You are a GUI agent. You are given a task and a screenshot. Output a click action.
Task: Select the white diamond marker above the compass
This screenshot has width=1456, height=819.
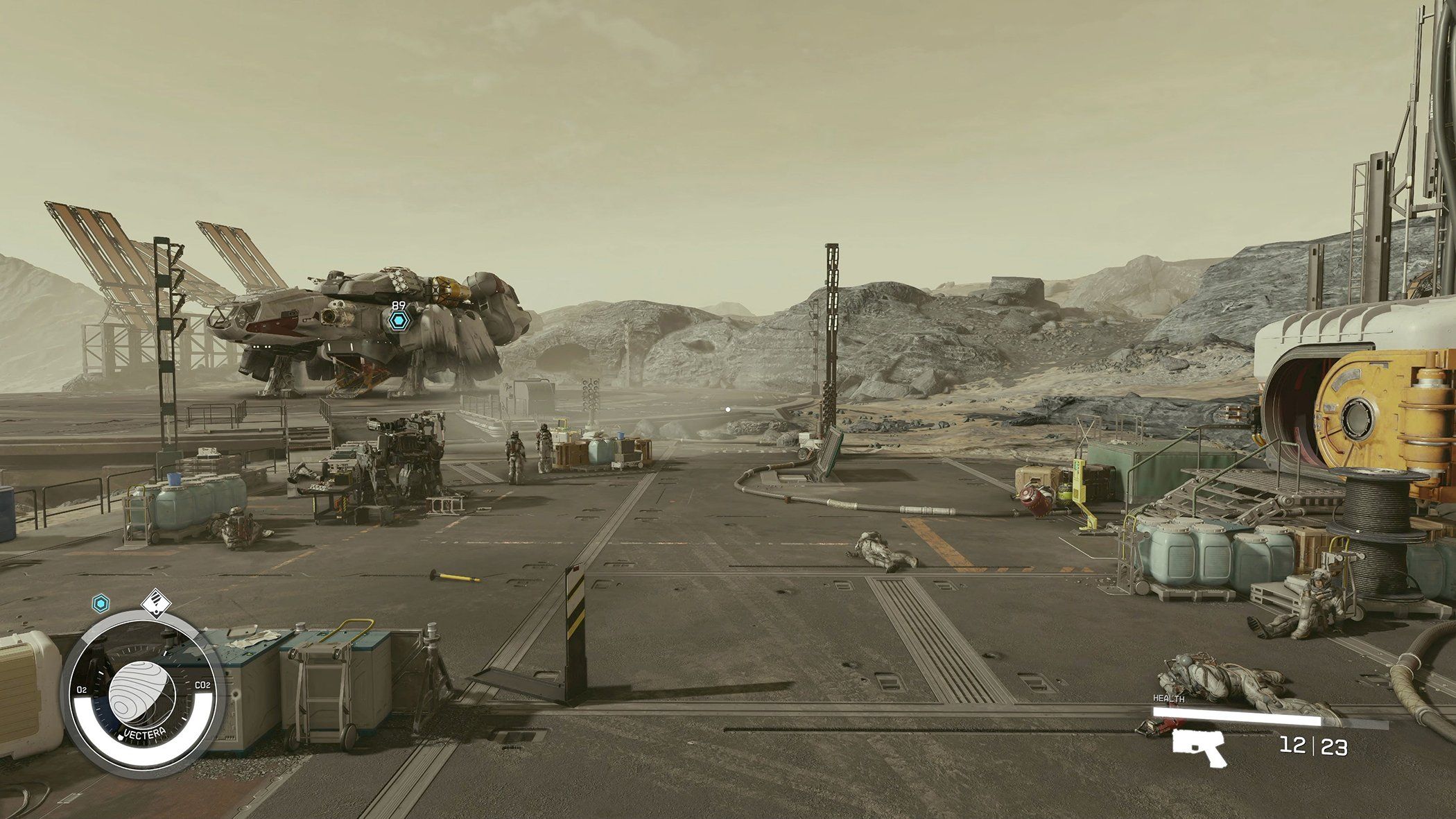pyautogui.click(x=155, y=603)
